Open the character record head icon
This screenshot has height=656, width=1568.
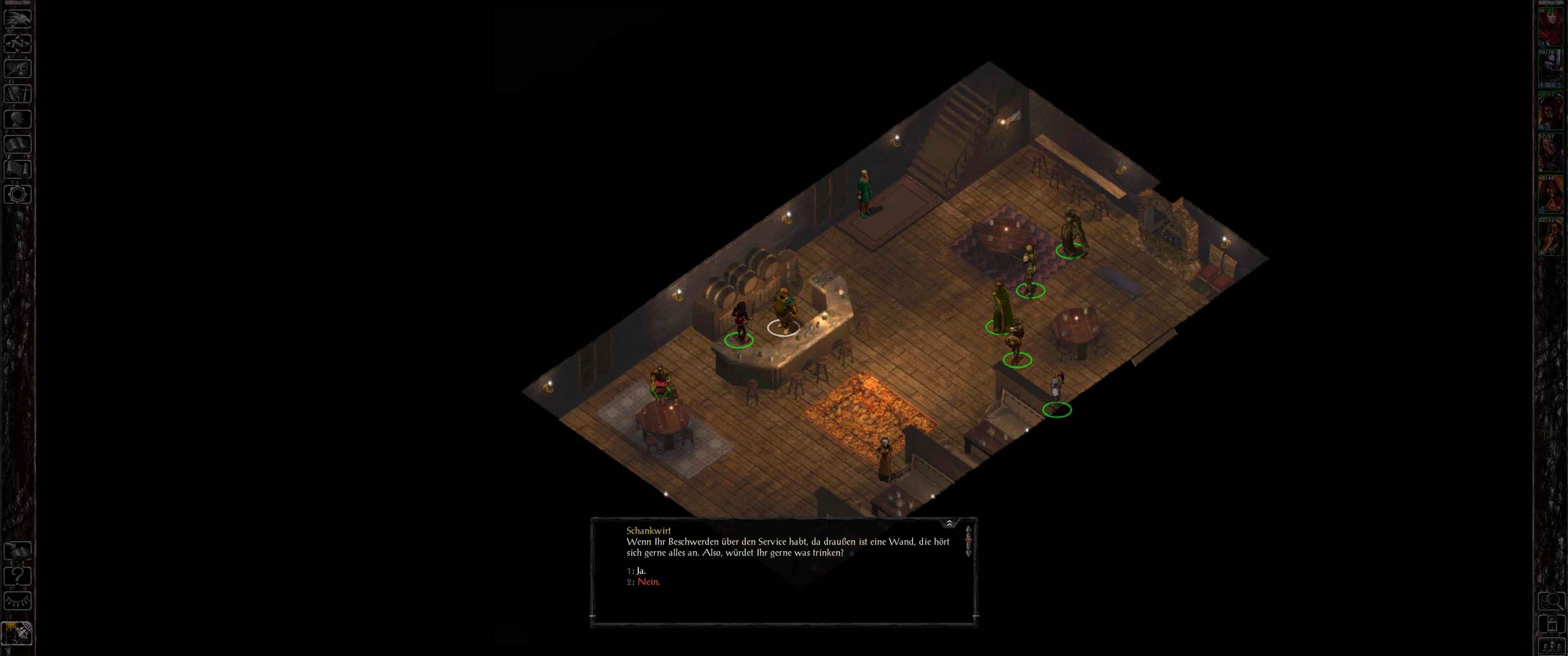click(x=18, y=118)
